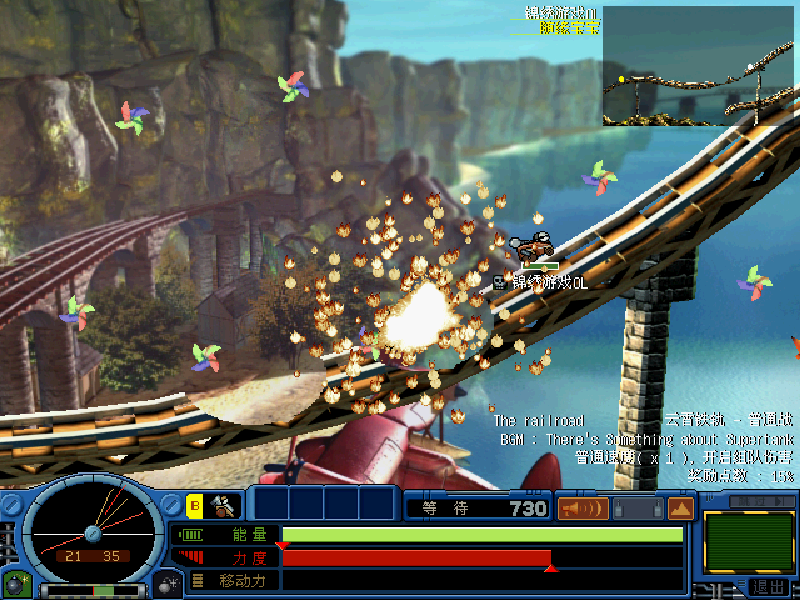The image size is (800, 600).
Task: Choose the green bomb shot button
Action: click(x=15, y=583)
